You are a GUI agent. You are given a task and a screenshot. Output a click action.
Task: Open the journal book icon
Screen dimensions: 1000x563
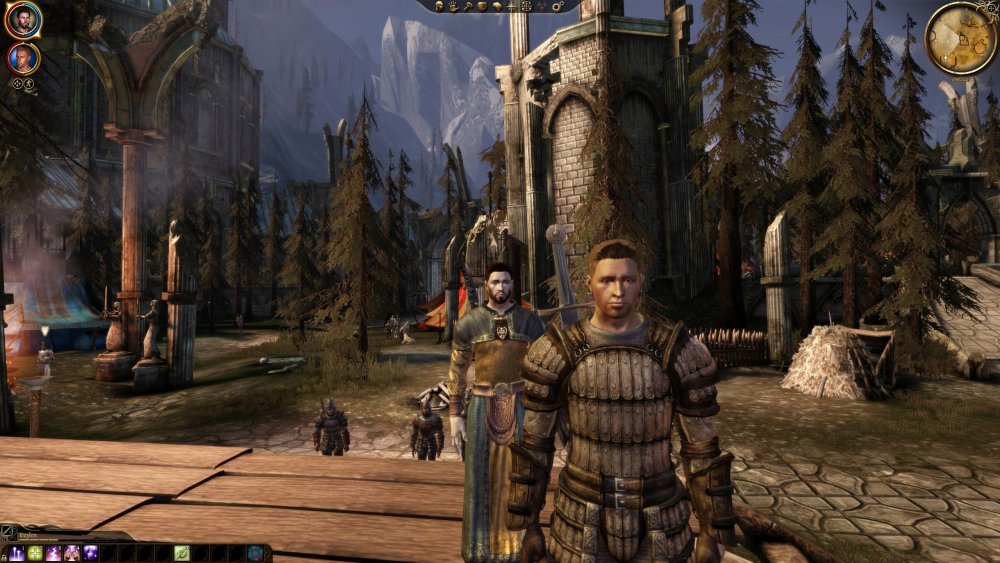tap(498, 6)
